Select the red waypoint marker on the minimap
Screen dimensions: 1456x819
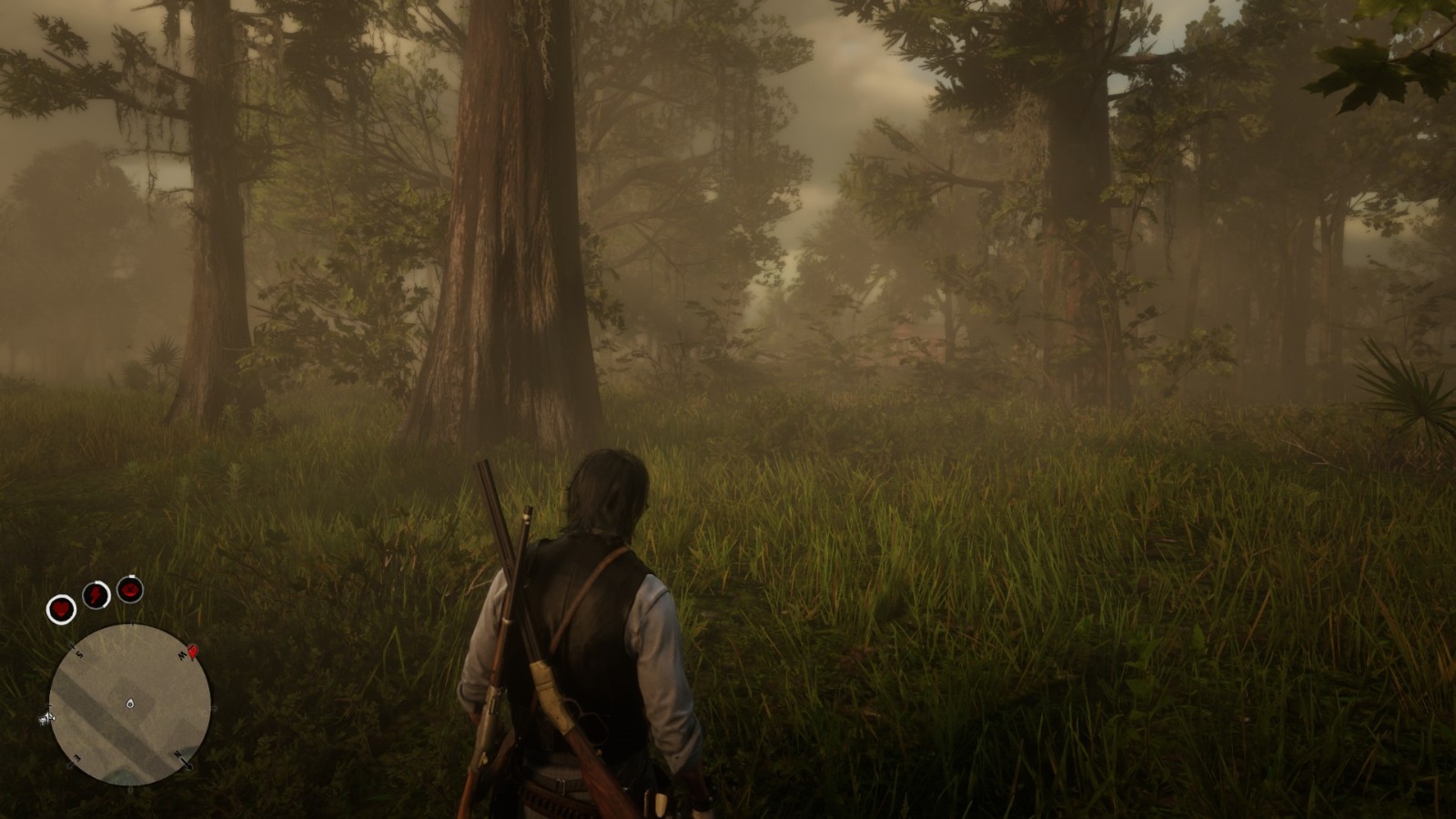coord(193,652)
